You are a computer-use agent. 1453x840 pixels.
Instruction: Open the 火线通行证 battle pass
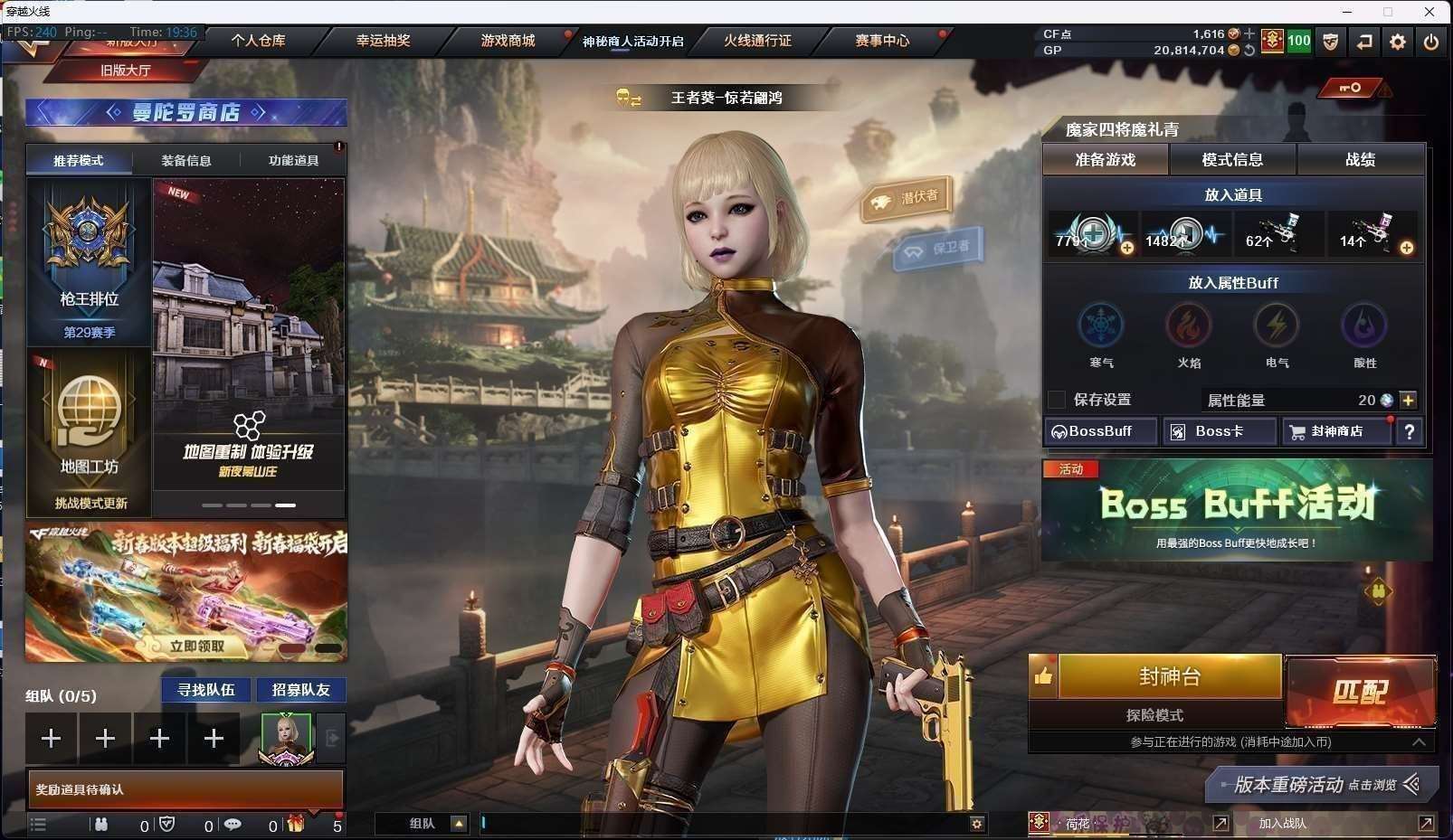pos(757,41)
